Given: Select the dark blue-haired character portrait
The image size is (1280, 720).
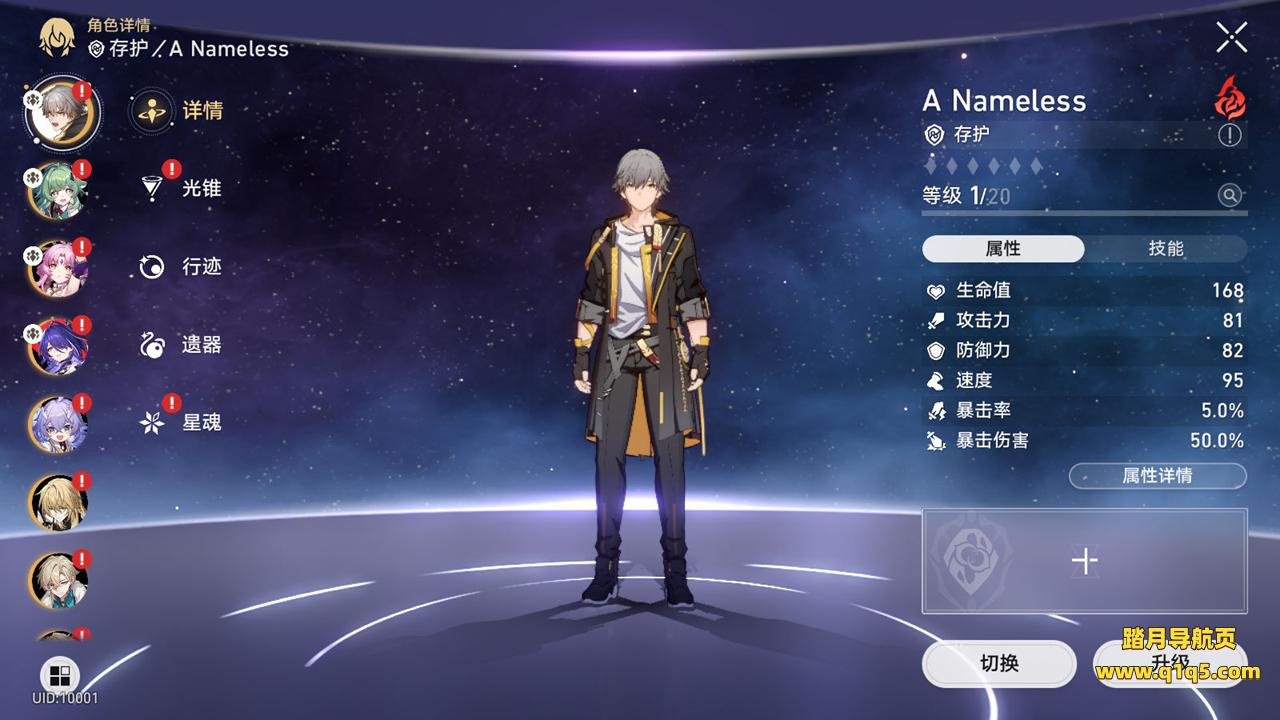Looking at the screenshot, I should [x=58, y=346].
